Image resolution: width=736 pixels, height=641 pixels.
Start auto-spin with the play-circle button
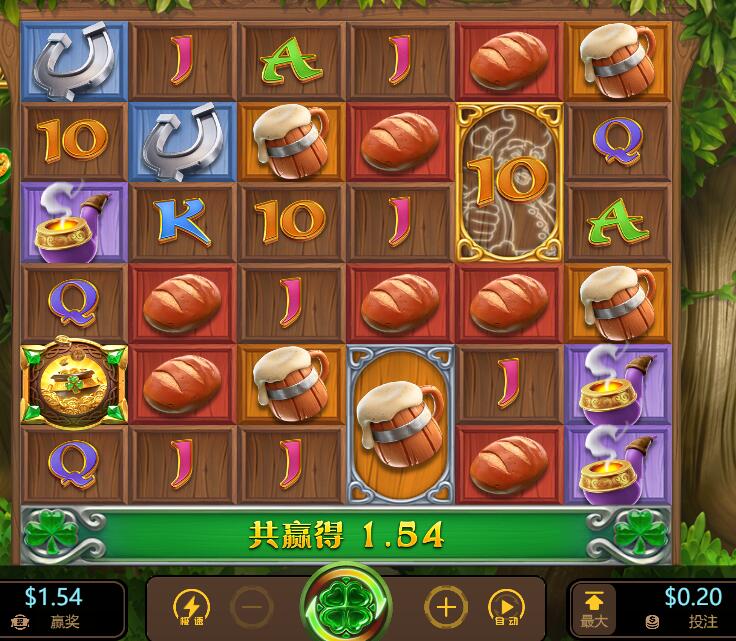503,606
